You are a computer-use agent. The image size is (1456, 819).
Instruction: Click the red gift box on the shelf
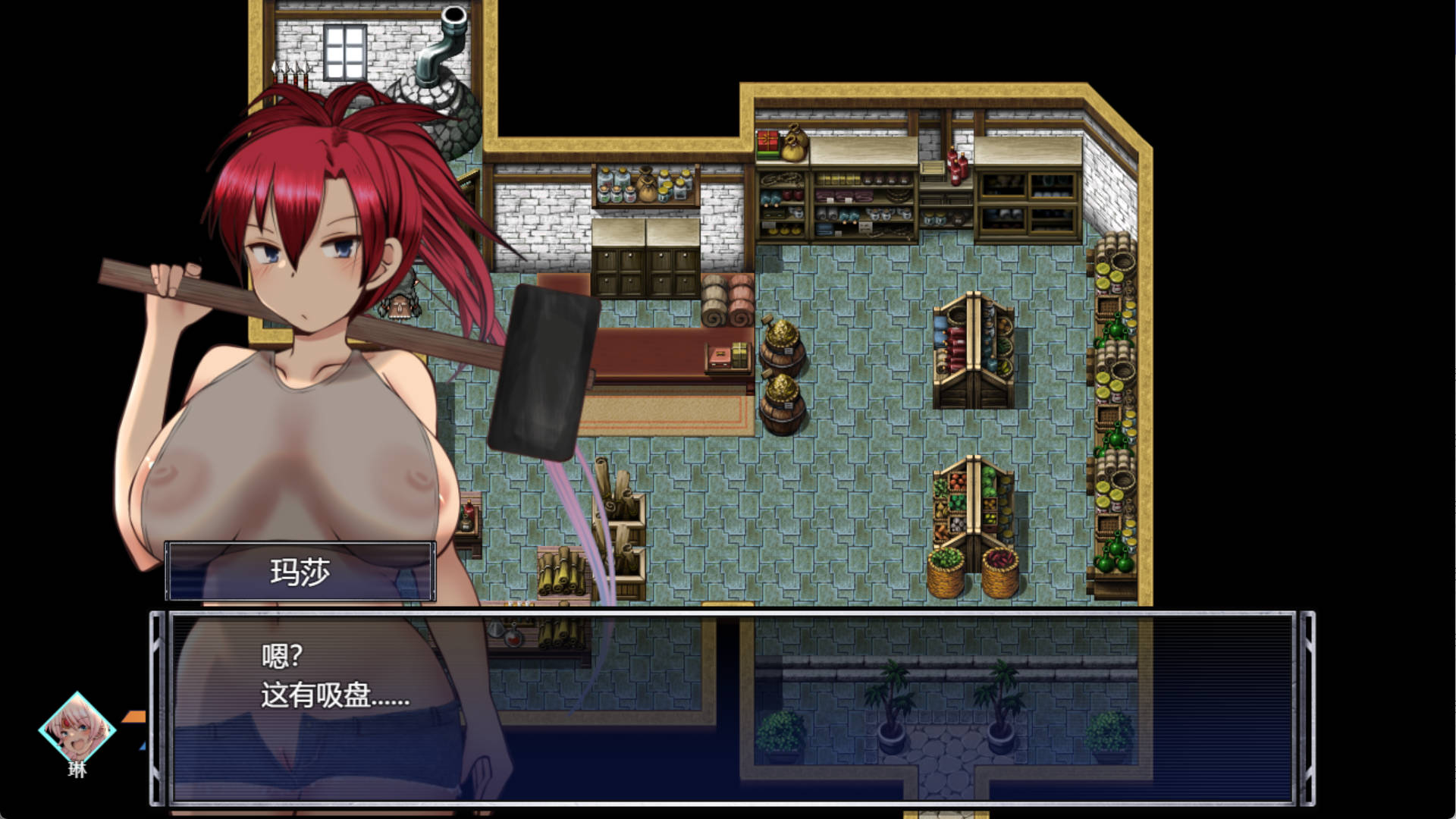(767, 140)
